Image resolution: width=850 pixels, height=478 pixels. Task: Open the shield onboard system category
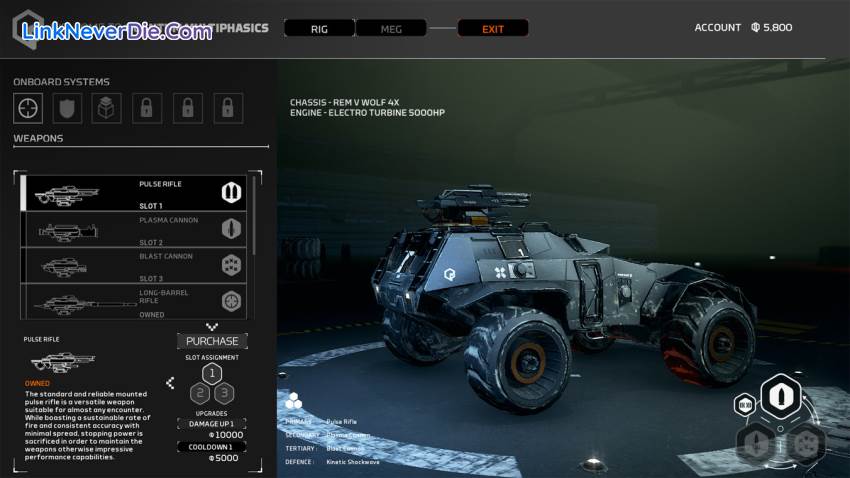point(67,108)
